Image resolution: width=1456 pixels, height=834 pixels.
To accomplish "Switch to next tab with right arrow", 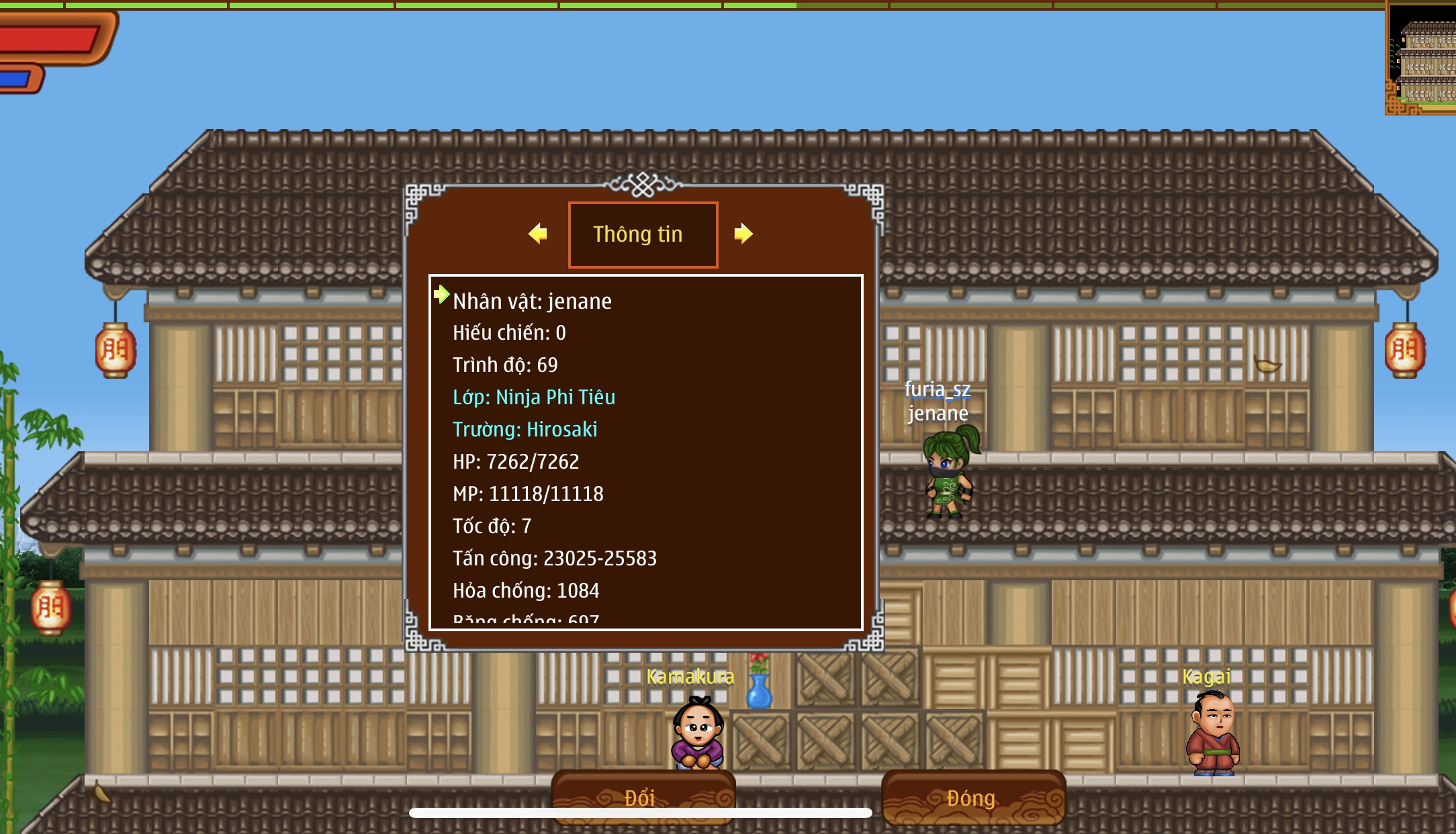I will (x=743, y=234).
